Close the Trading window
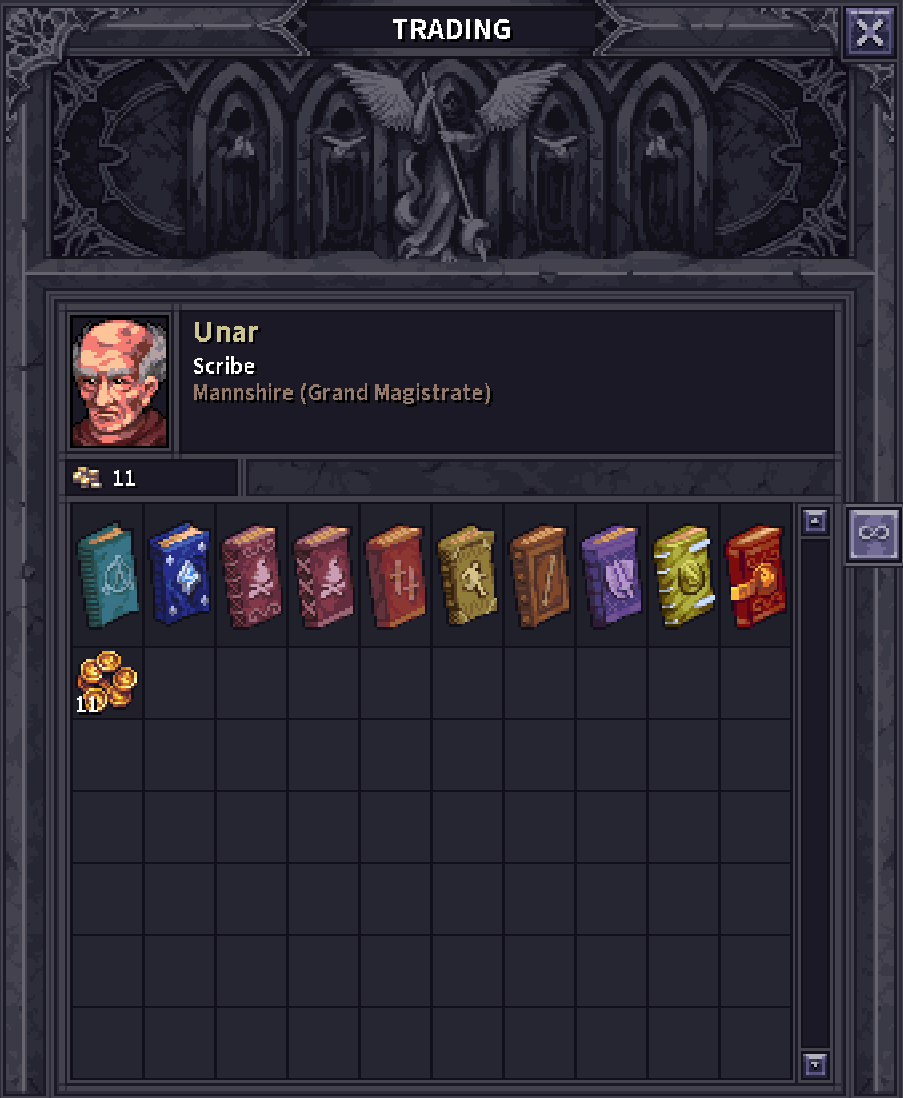This screenshot has width=903, height=1098. click(869, 33)
